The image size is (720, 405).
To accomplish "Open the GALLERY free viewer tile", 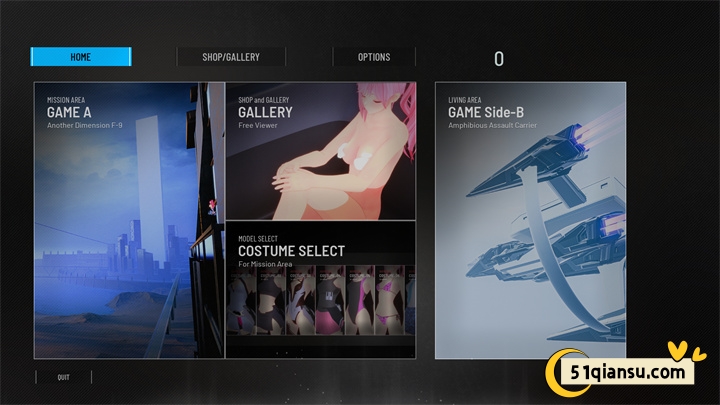I will coord(320,150).
